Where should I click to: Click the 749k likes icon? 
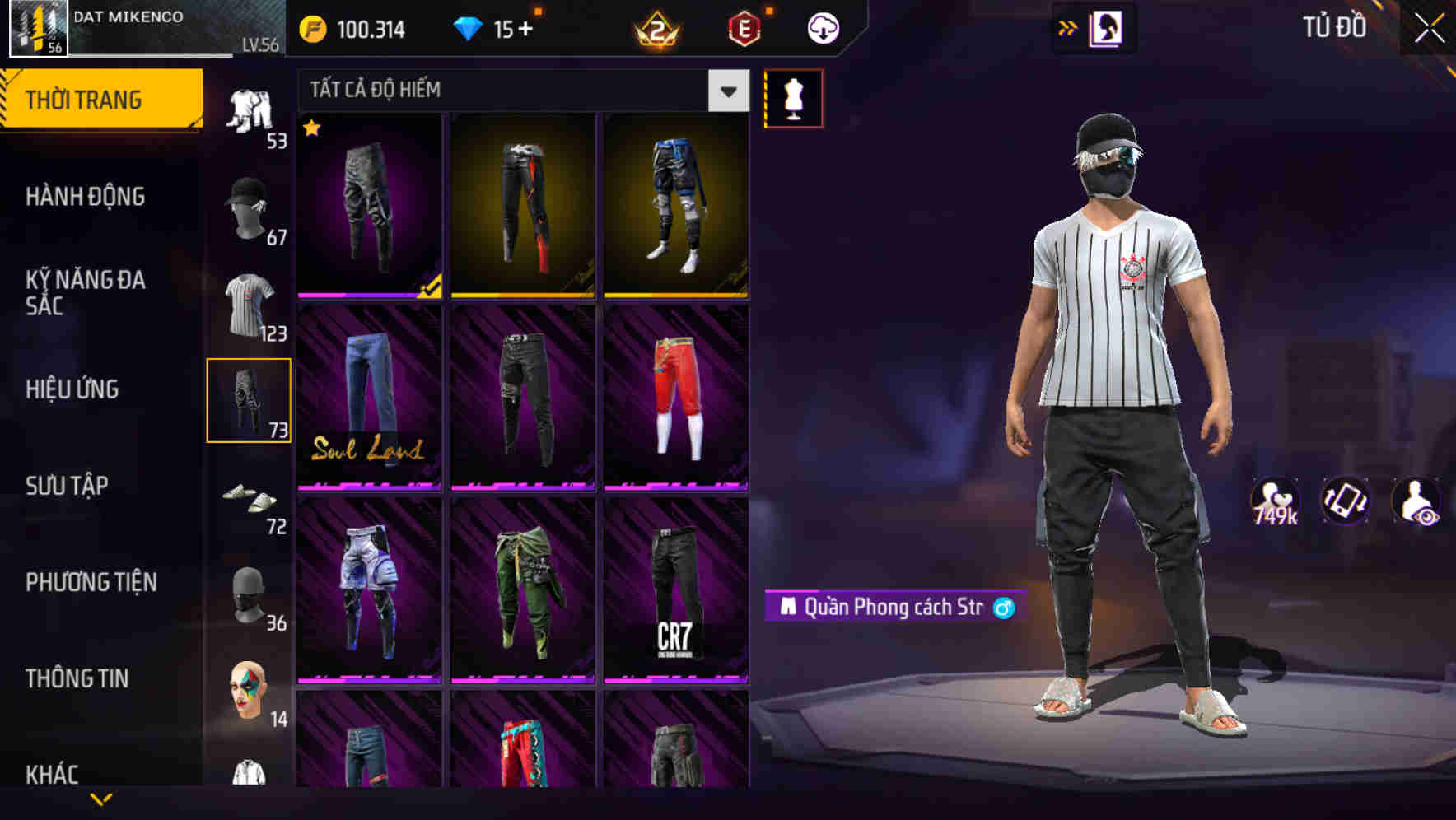(1273, 501)
